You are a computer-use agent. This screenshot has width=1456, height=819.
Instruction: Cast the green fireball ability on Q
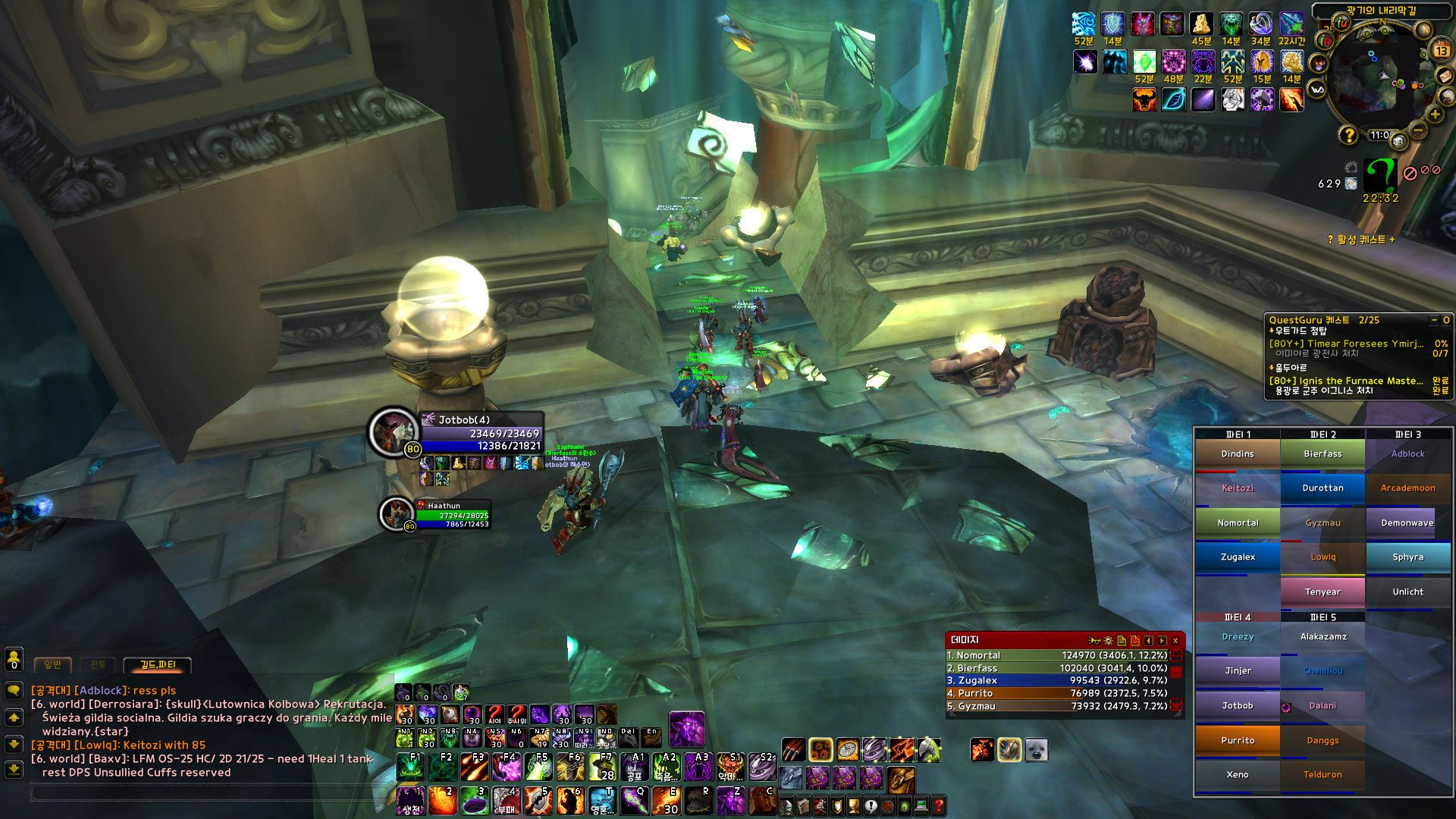click(635, 801)
